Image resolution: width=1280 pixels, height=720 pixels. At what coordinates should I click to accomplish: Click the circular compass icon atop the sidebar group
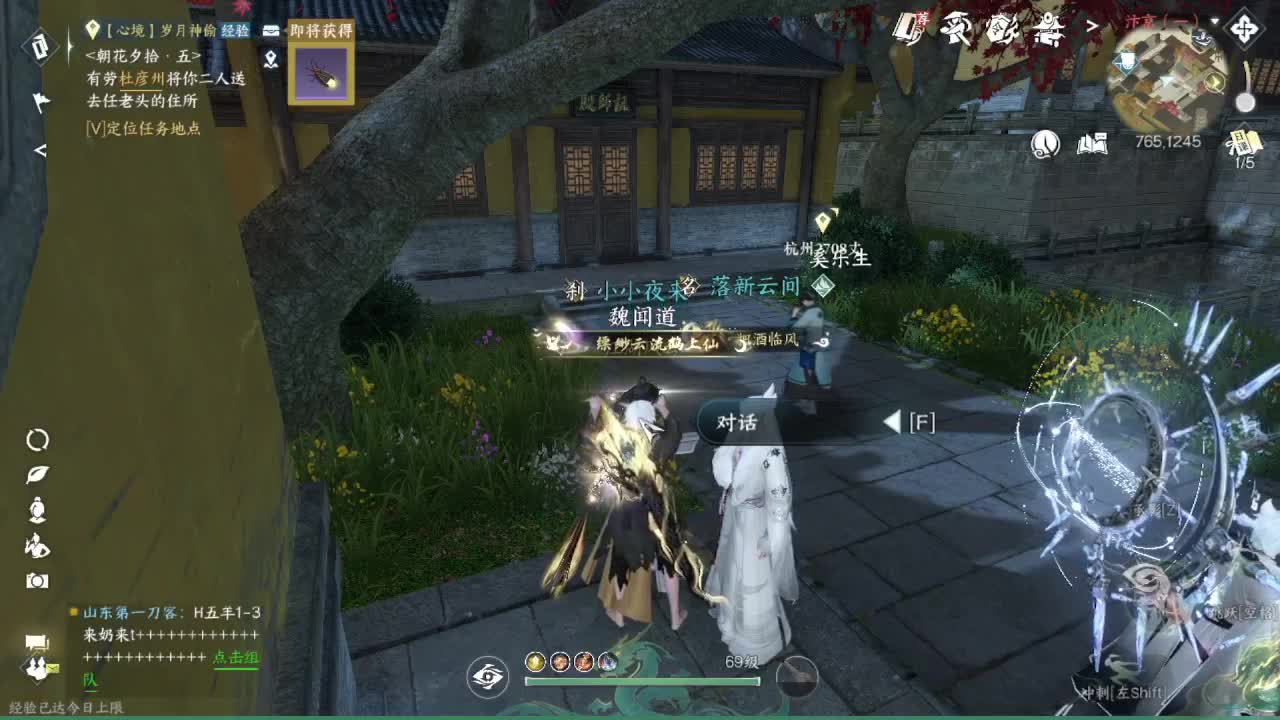pyautogui.click(x=39, y=441)
